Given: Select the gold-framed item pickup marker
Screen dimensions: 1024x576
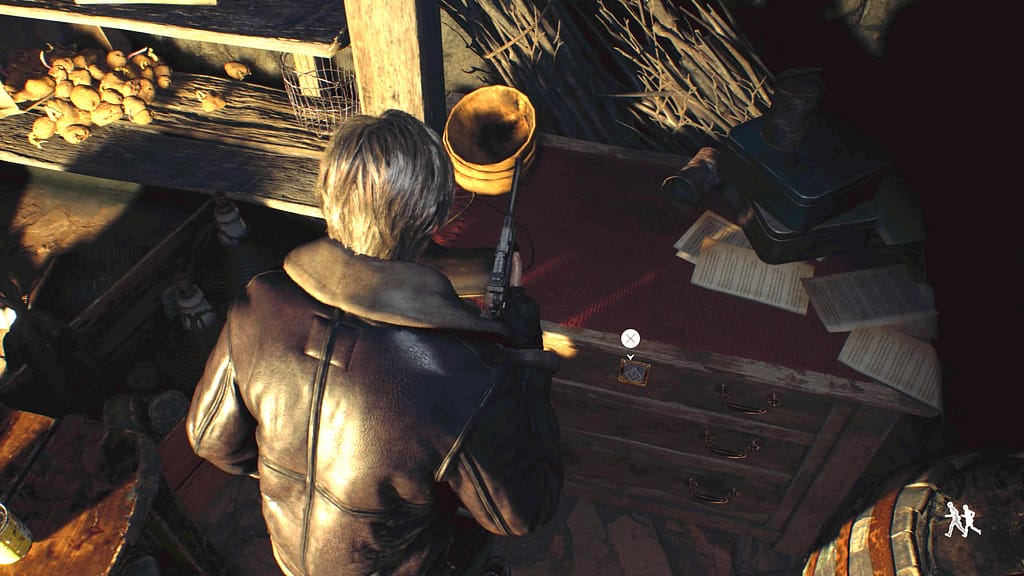Looking at the screenshot, I should pos(633,373).
